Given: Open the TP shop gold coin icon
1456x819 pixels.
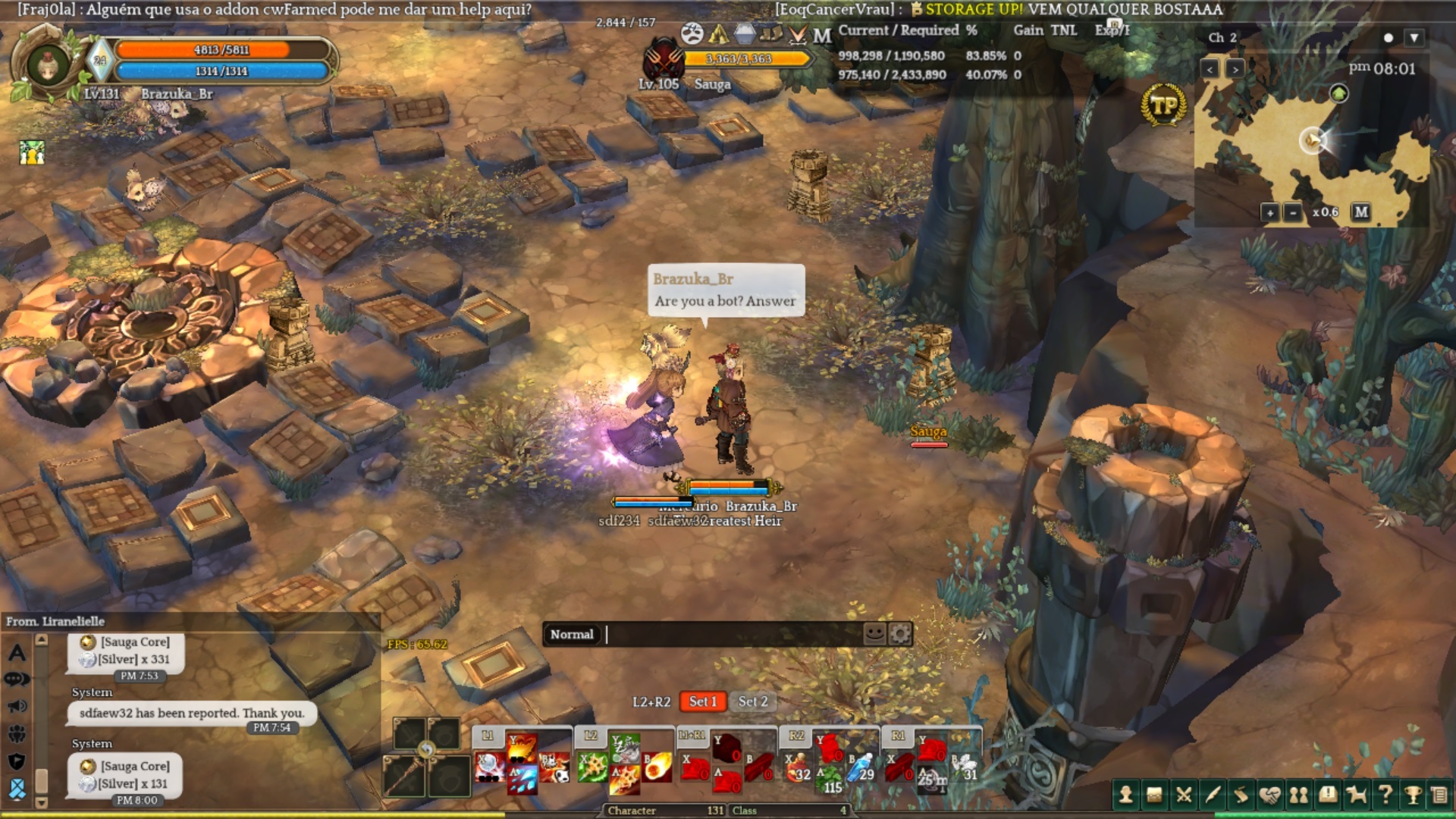Looking at the screenshot, I should [1163, 105].
